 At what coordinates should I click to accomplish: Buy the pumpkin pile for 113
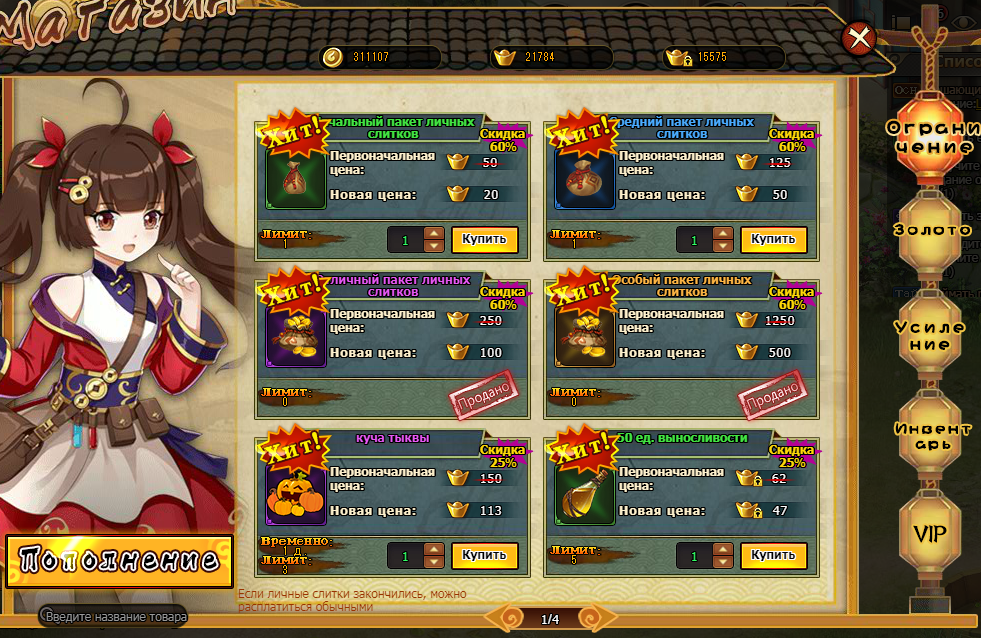tap(485, 555)
